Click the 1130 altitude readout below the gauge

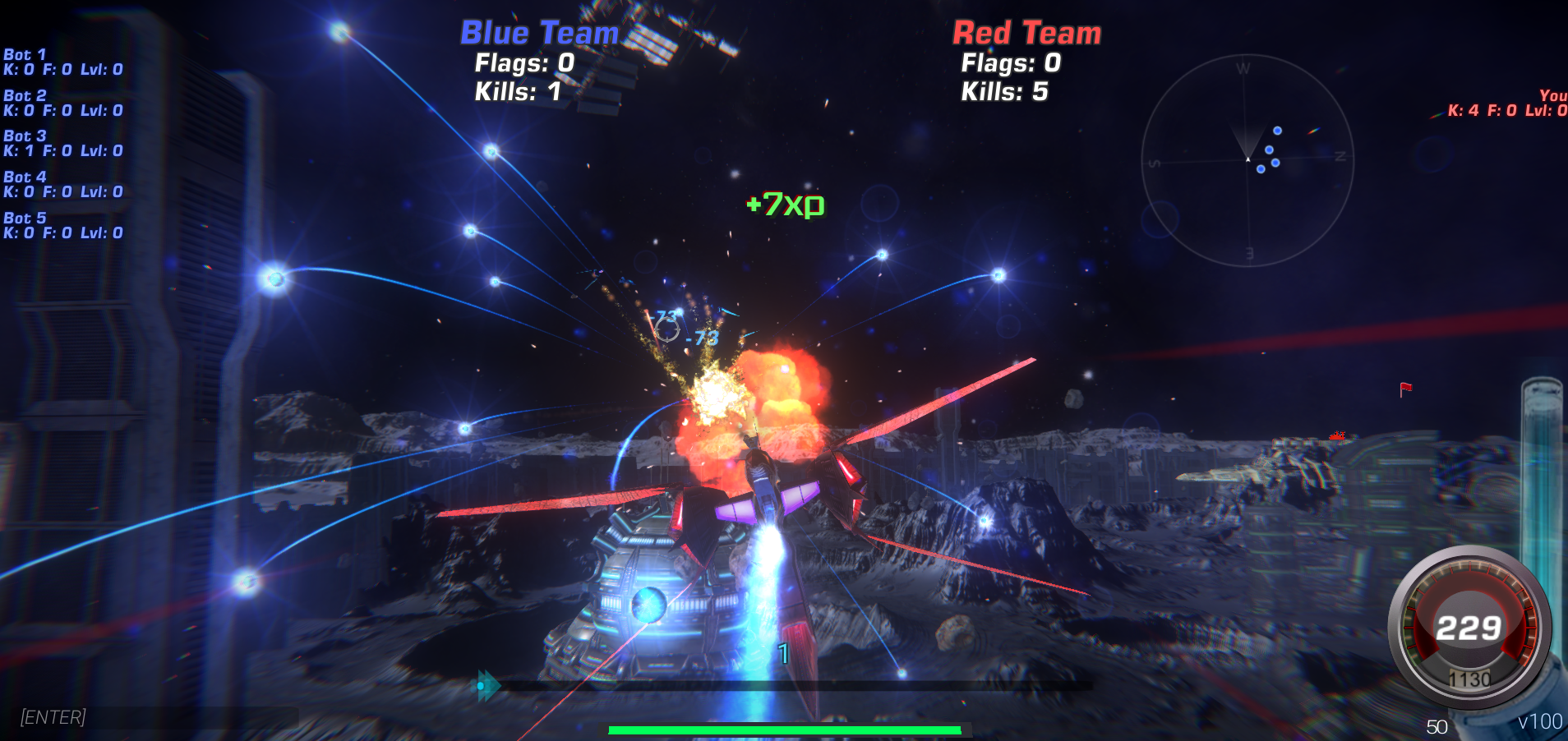pyautogui.click(x=1470, y=679)
